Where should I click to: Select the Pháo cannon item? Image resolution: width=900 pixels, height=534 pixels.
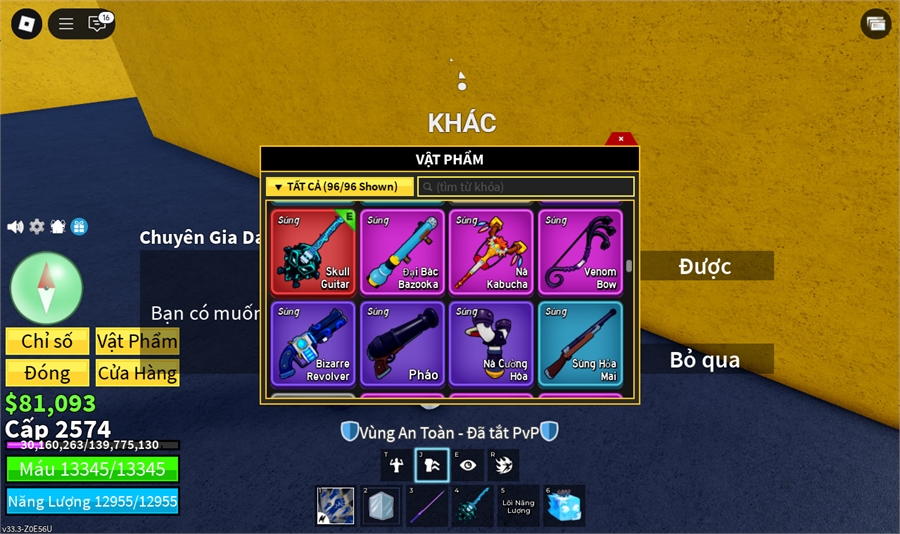[400, 344]
